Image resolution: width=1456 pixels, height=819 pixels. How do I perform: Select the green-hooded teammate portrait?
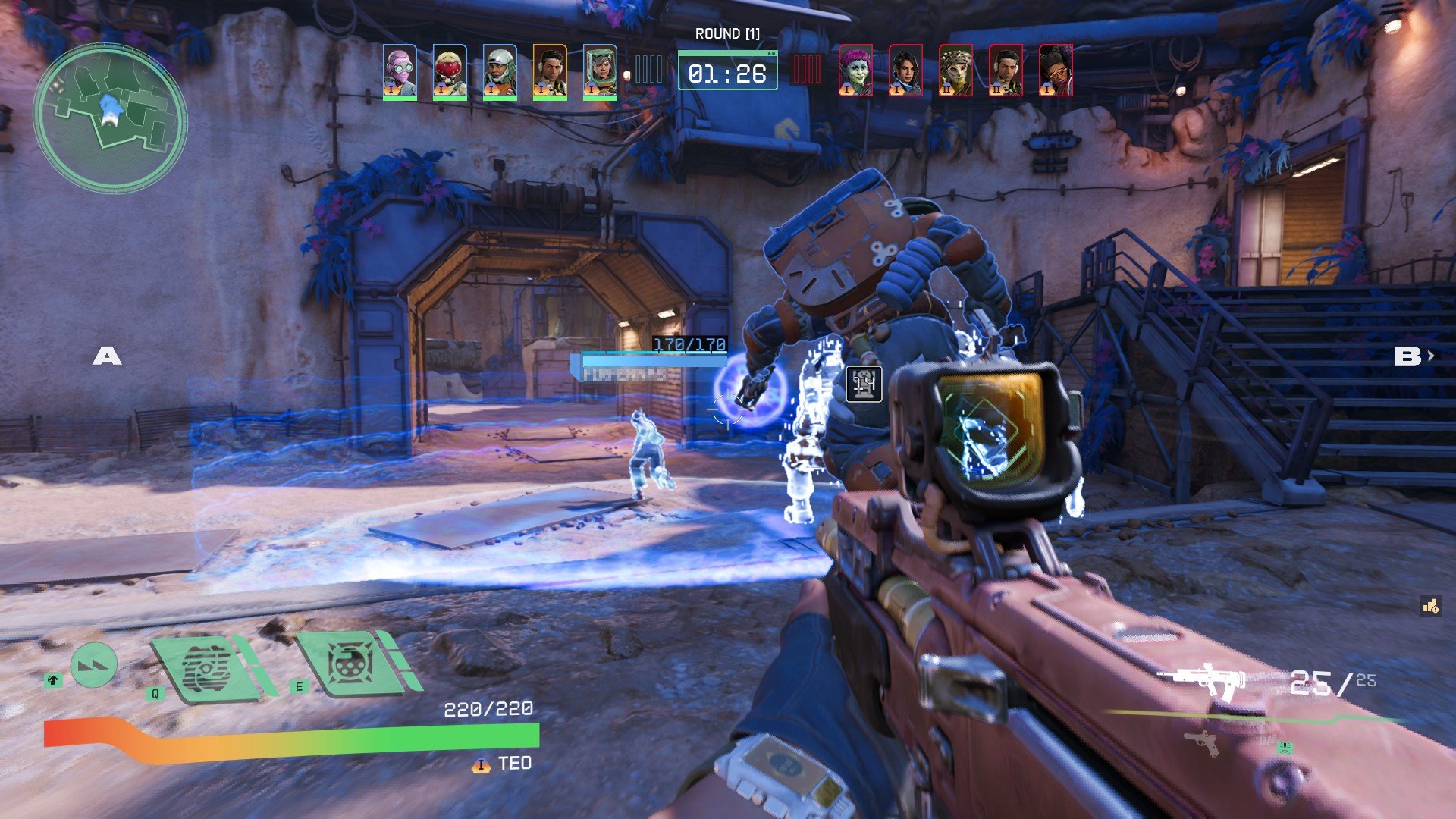(x=600, y=71)
